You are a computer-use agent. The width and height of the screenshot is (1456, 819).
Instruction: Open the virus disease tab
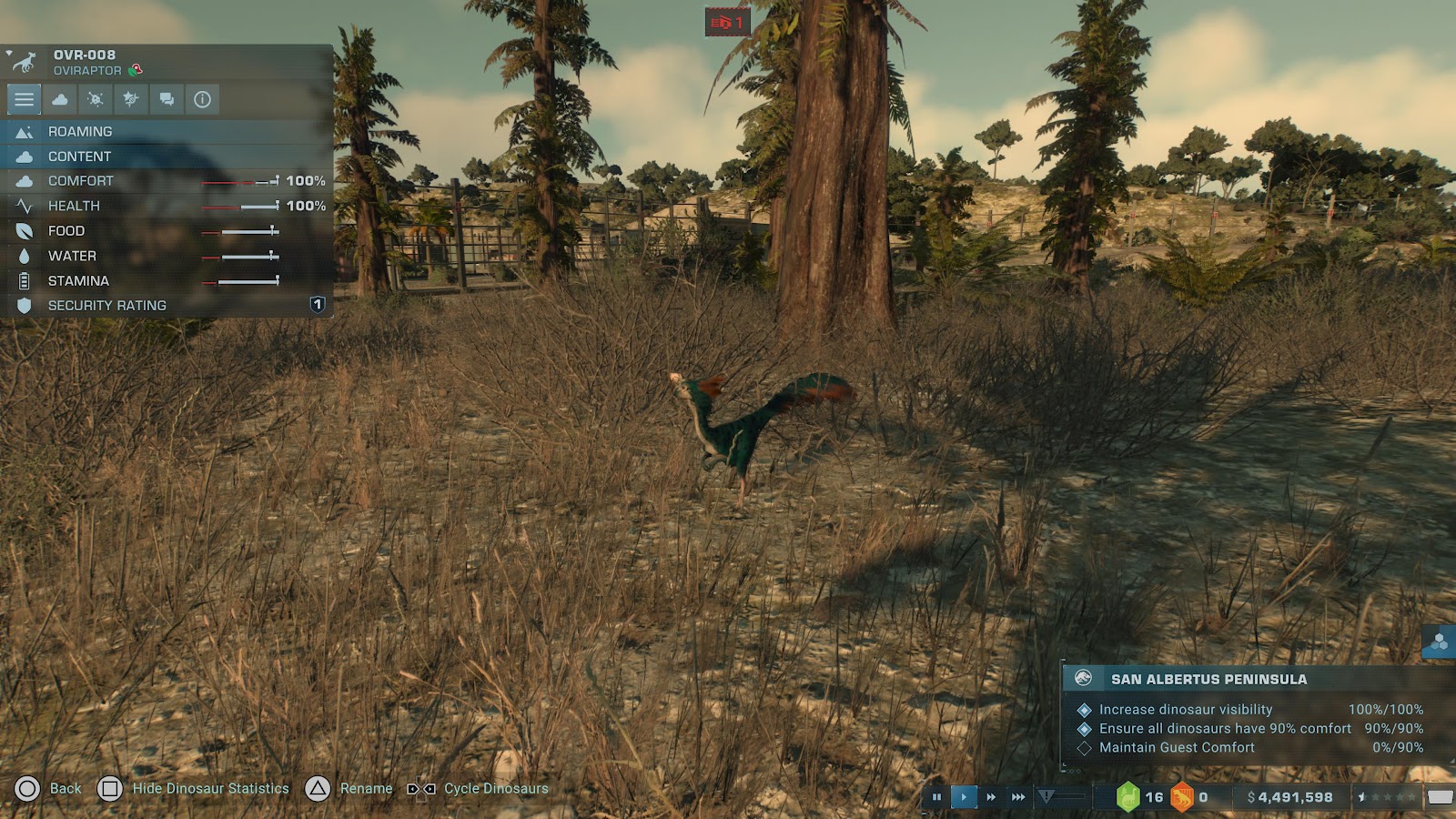(x=96, y=99)
